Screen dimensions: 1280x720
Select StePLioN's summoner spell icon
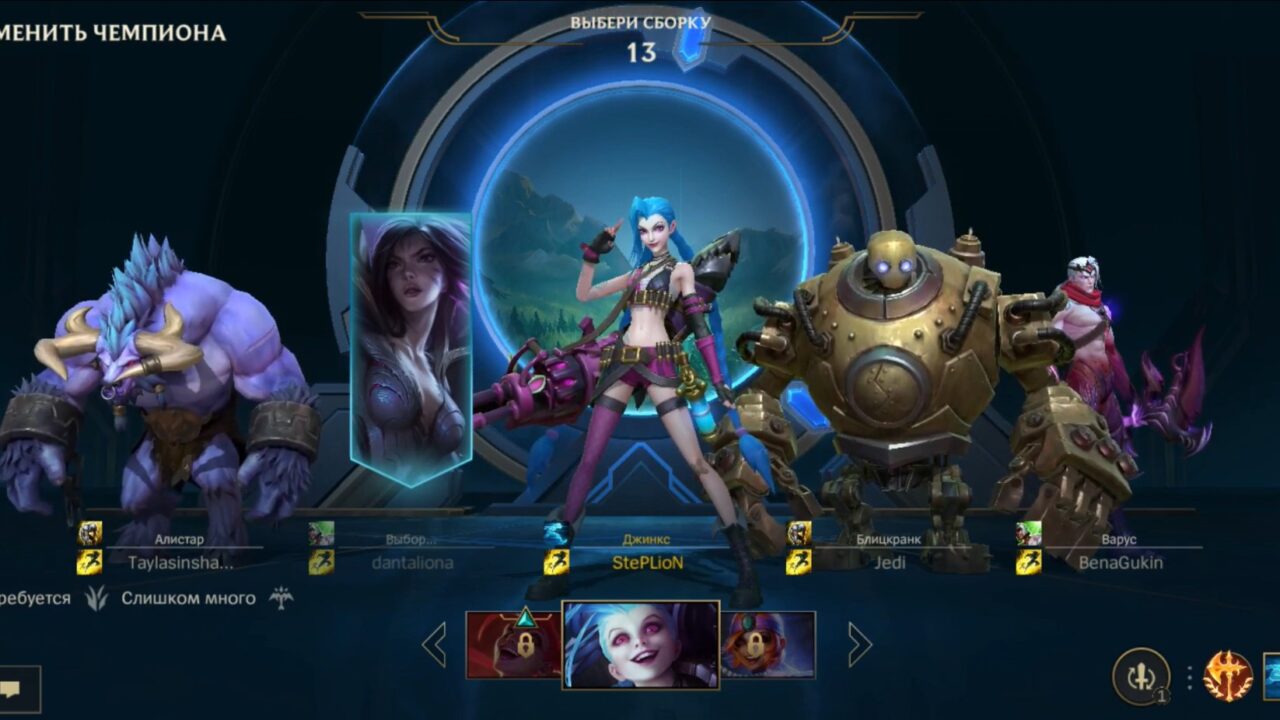[x=556, y=562]
